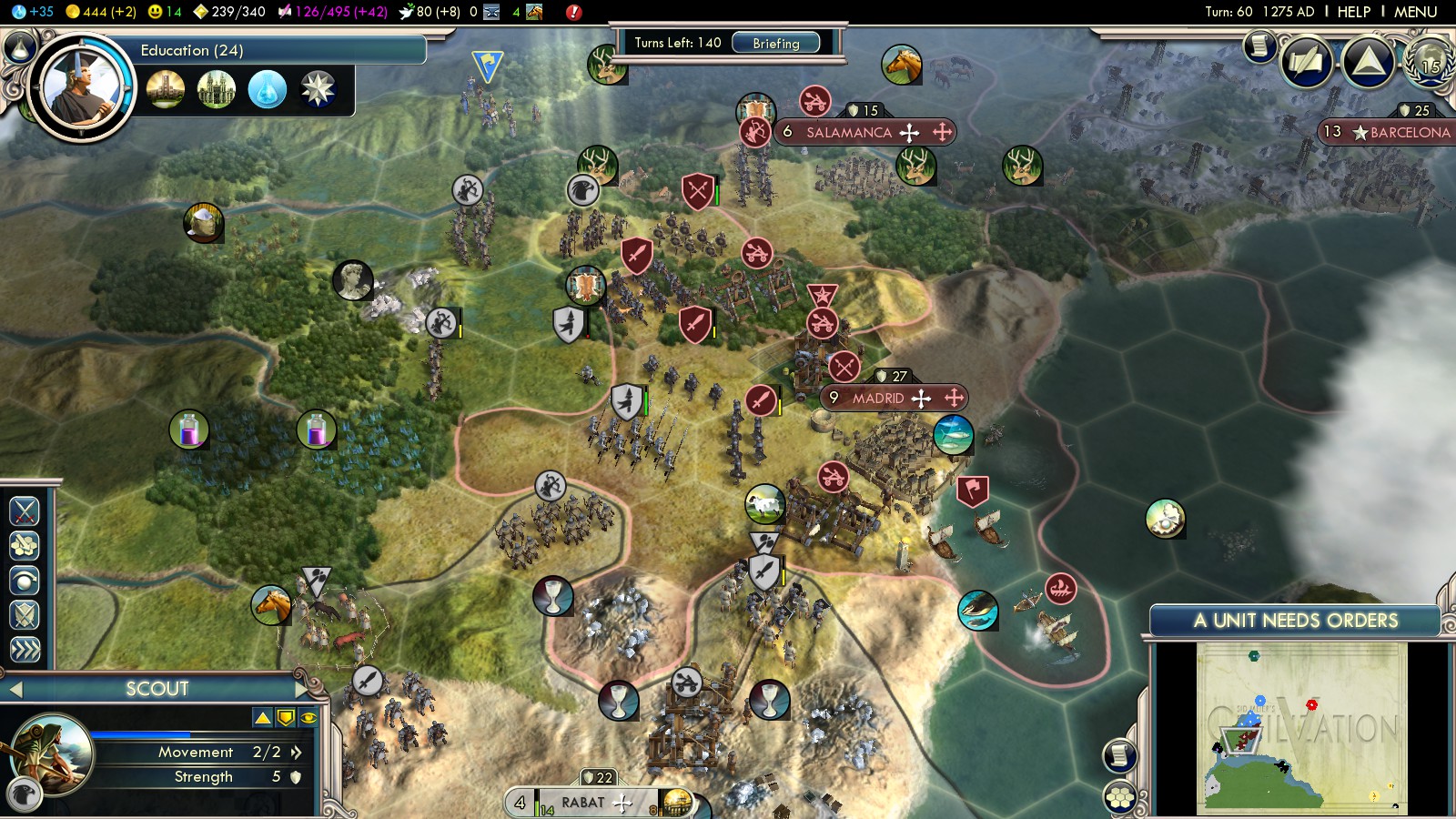
Task: Click on the minimap
Action: pyautogui.click(x=1301, y=728)
